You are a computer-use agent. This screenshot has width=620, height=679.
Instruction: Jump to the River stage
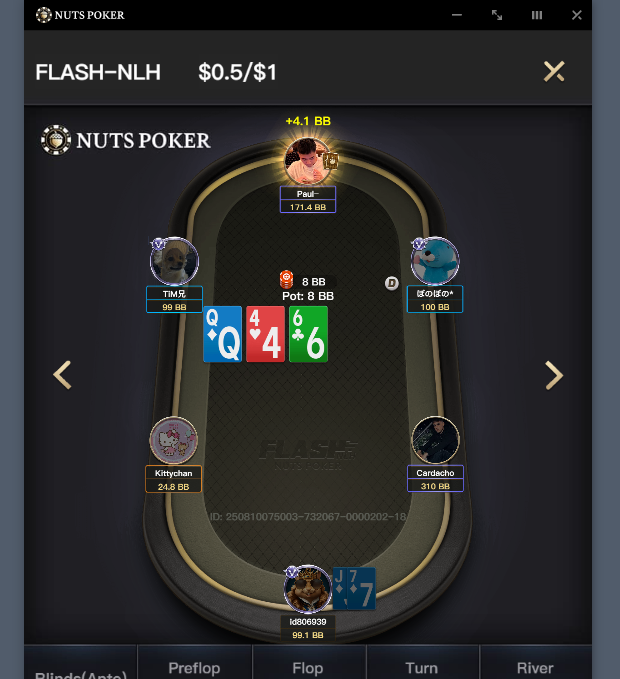(535, 667)
